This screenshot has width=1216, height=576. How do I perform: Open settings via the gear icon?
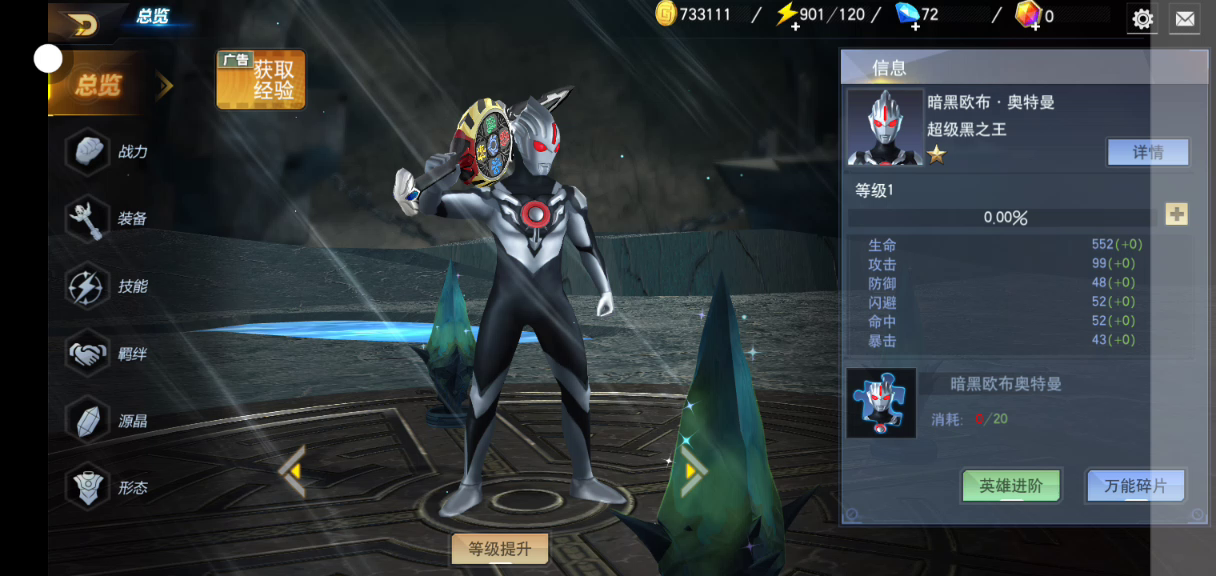1142,18
